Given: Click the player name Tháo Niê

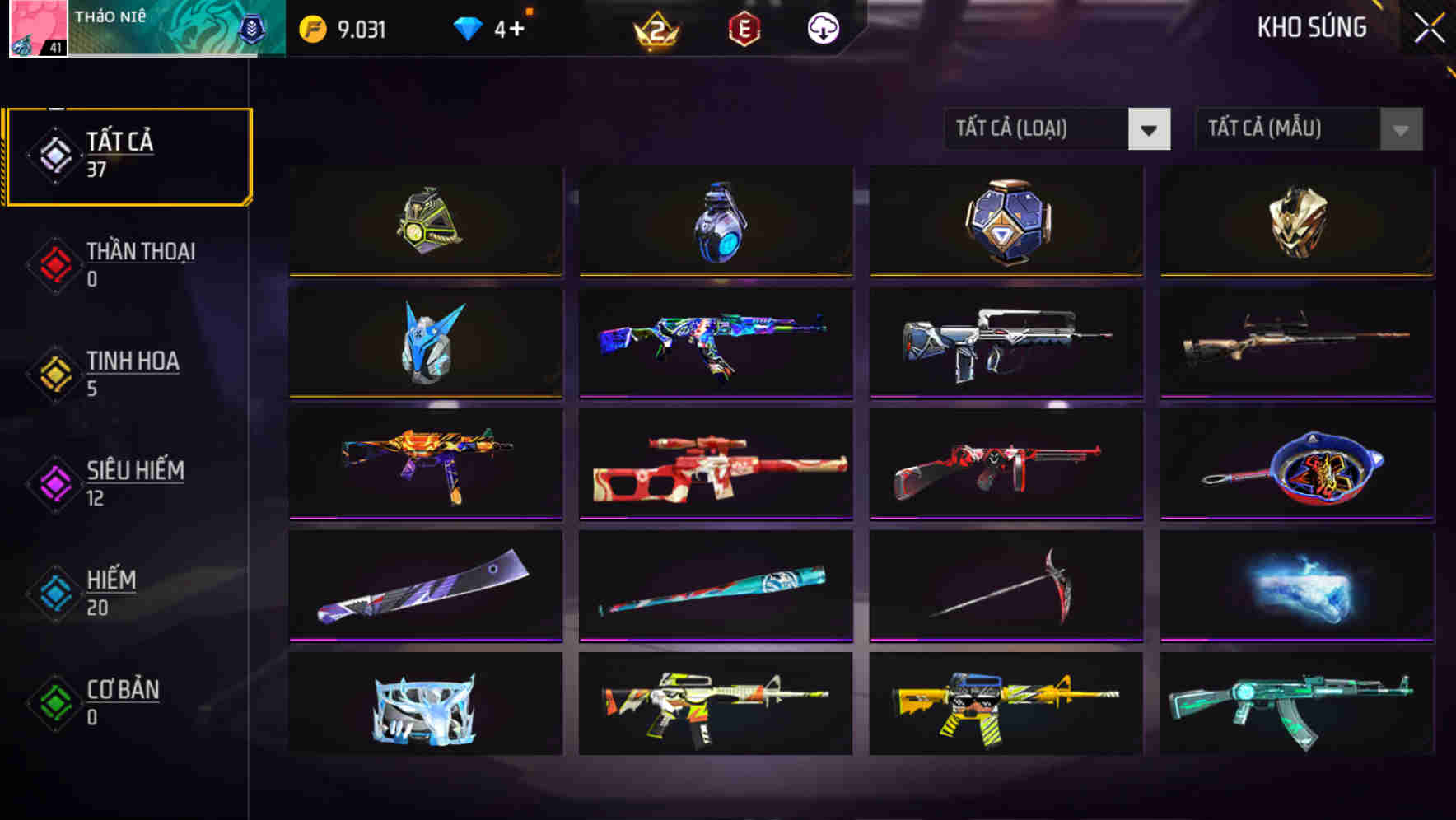Looking at the screenshot, I should [x=110, y=16].
